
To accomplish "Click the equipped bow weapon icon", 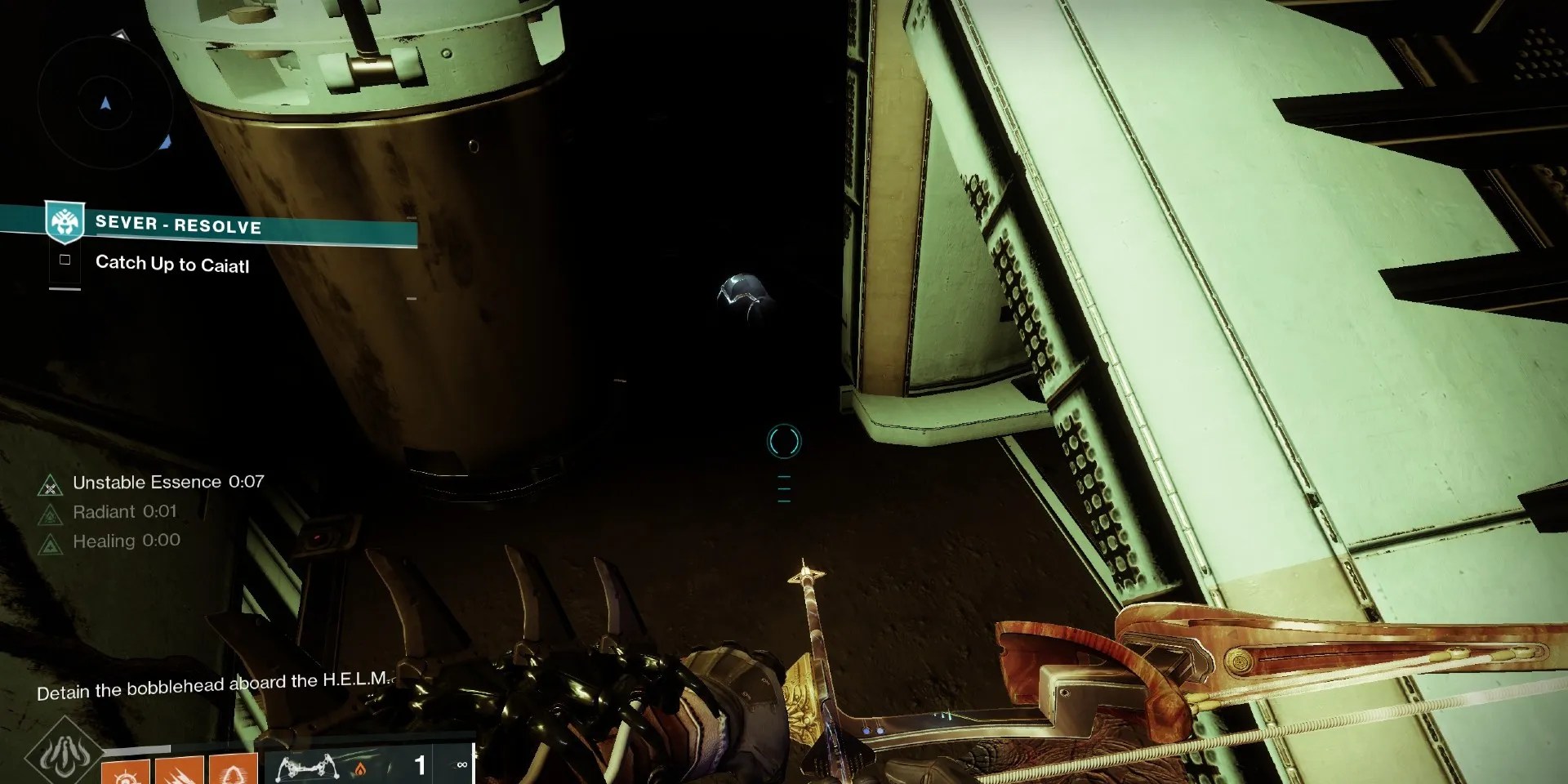I will coord(307,766).
